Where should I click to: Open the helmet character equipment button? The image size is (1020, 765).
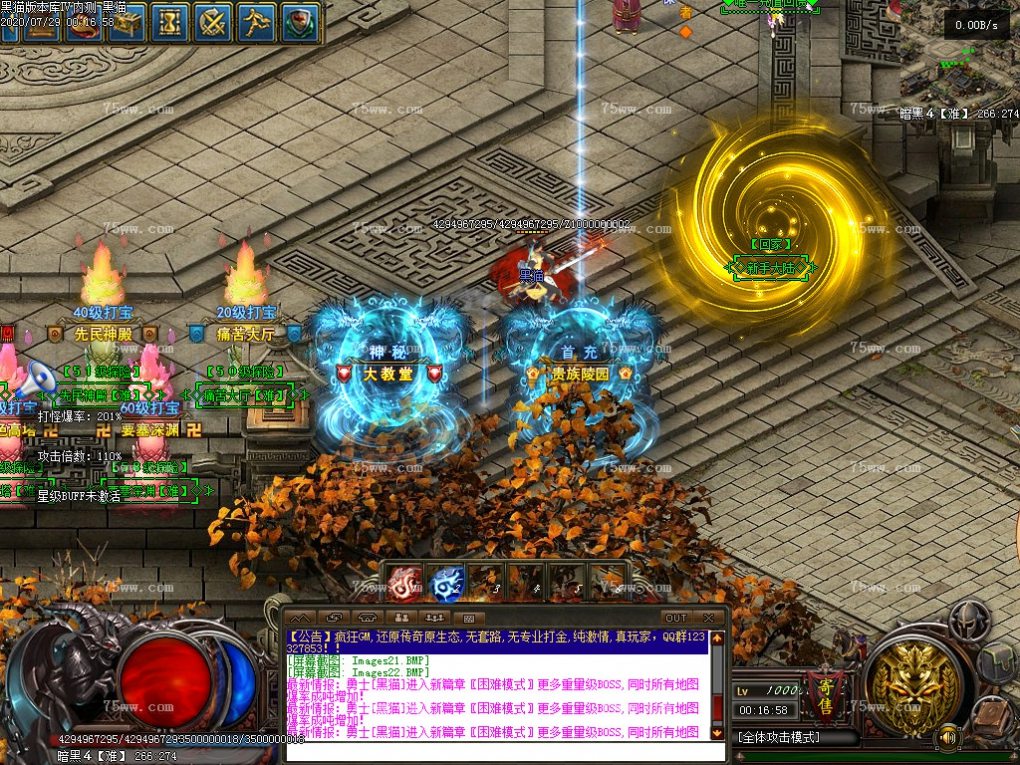(x=968, y=622)
